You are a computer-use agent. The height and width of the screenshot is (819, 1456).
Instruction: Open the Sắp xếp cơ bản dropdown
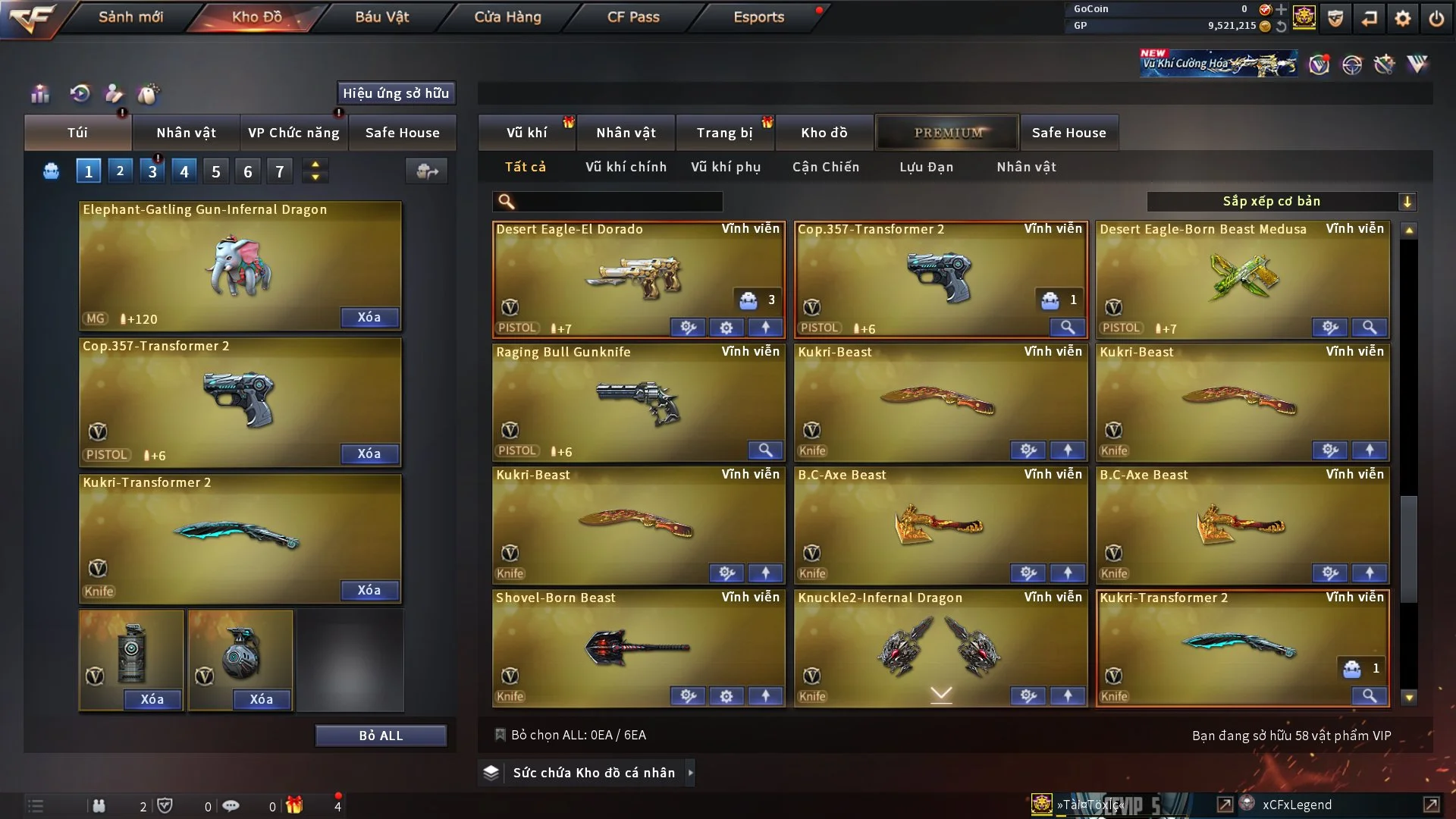point(1281,202)
